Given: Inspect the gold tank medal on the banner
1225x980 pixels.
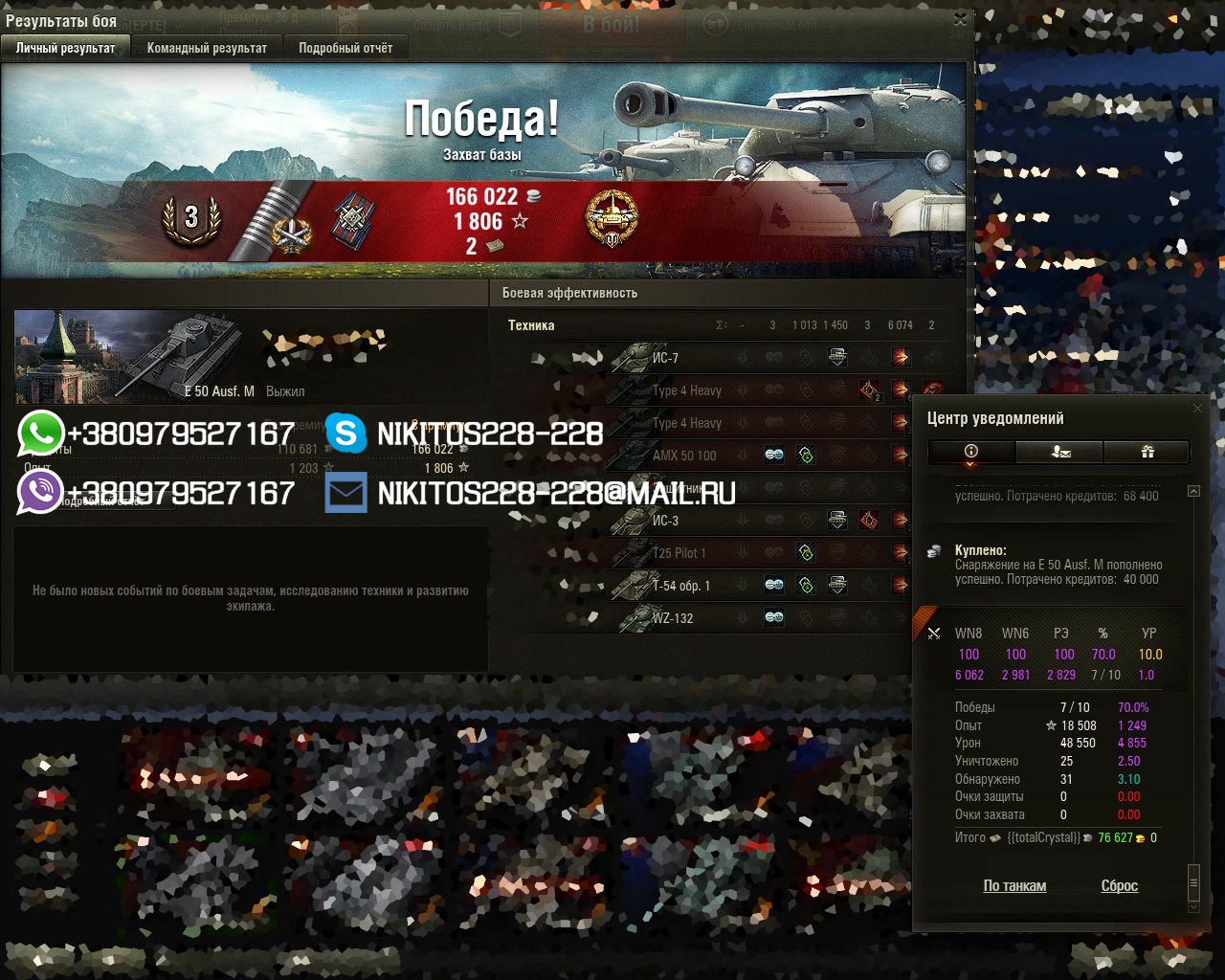Looking at the screenshot, I should [612, 218].
